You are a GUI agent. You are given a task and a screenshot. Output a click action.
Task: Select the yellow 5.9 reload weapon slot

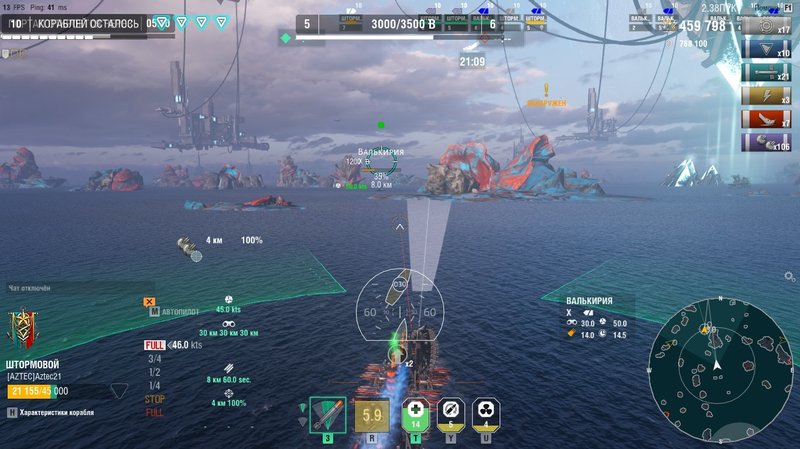click(372, 415)
